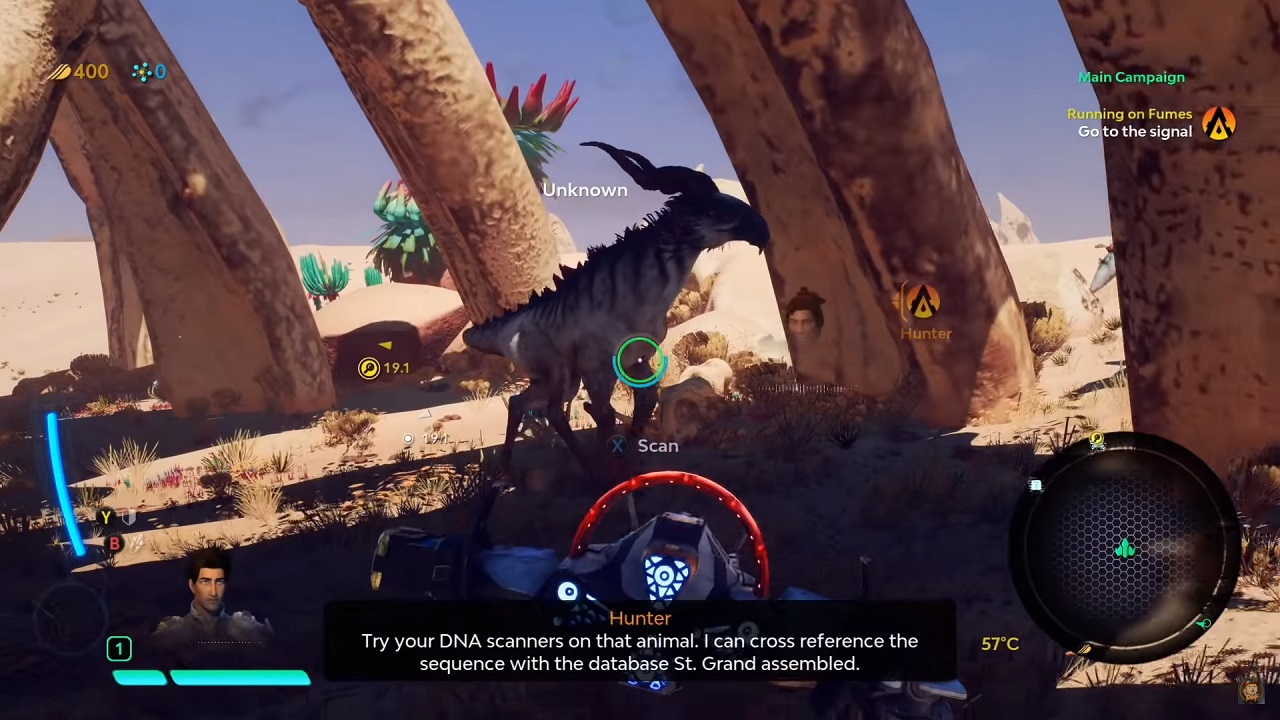
Task: Click the Main Campaign header label
Action: (1131, 77)
